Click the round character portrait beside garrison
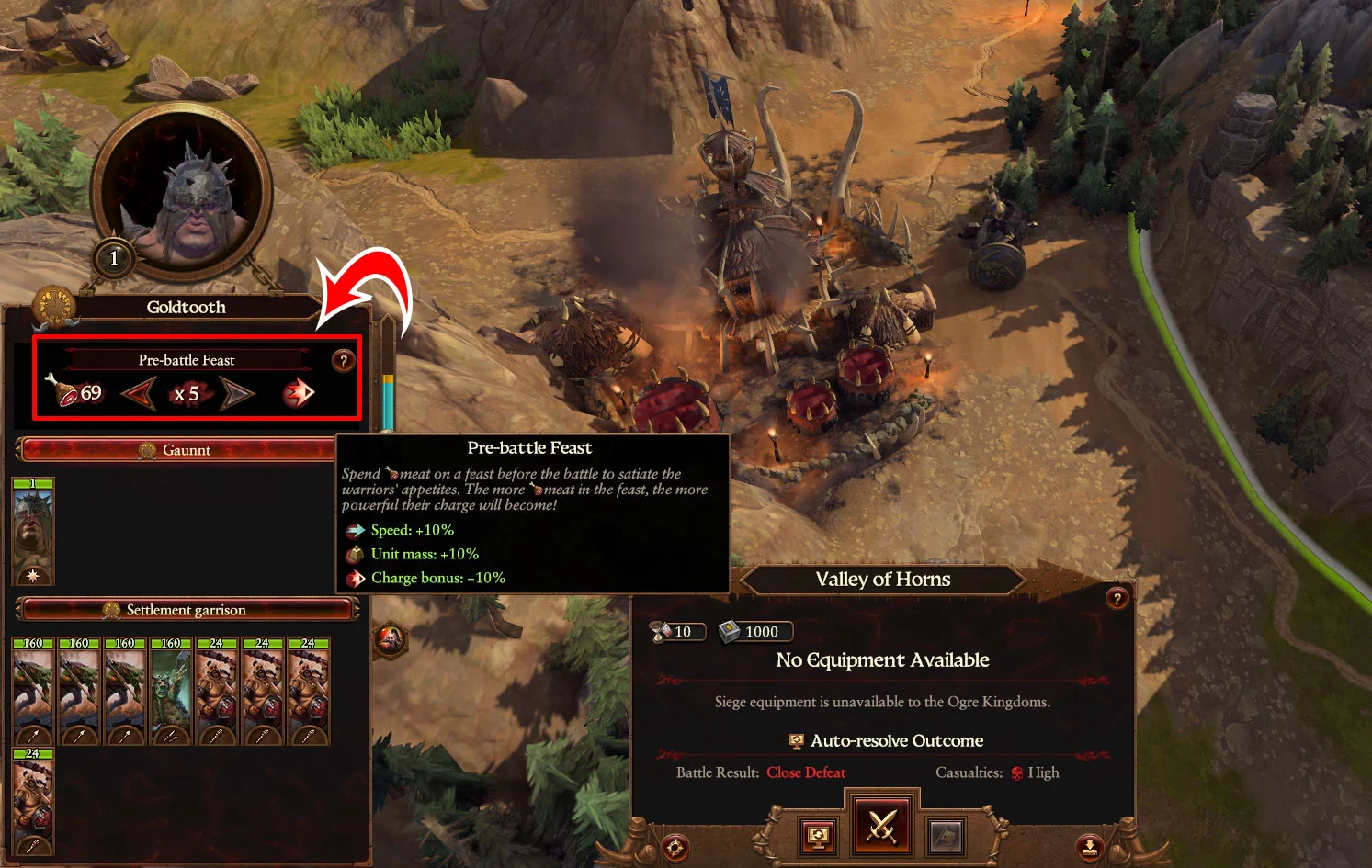This screenshot has height=868, width=1372. (x=390, y=639)
